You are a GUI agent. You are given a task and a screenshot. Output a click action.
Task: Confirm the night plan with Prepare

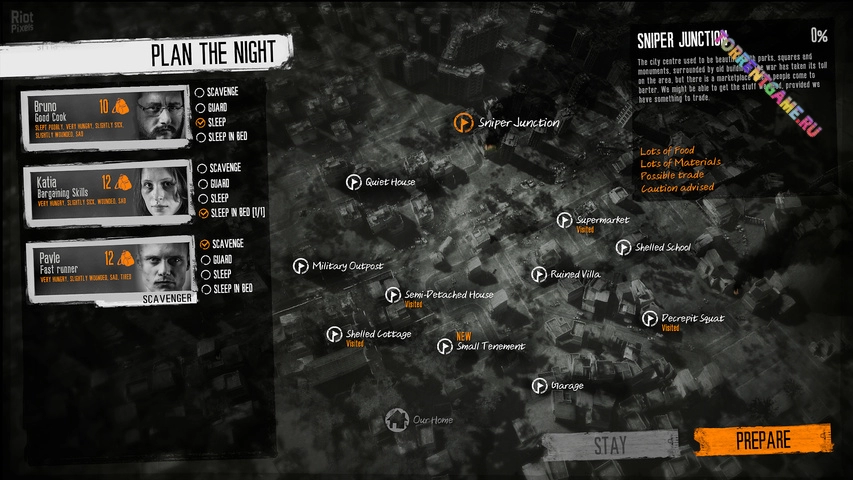point(762,440)
